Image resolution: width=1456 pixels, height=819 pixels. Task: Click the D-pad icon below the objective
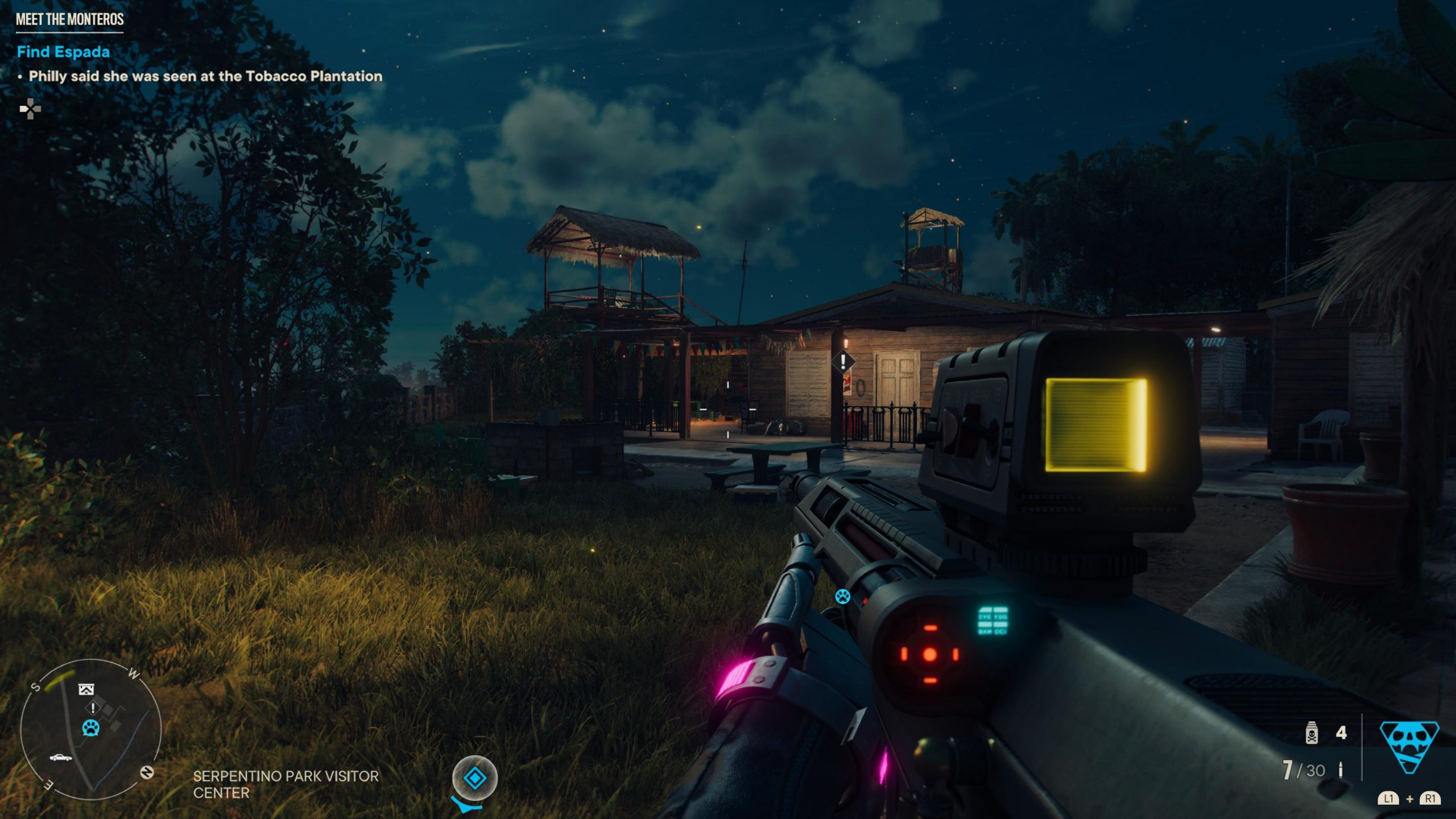coord(30,109)
